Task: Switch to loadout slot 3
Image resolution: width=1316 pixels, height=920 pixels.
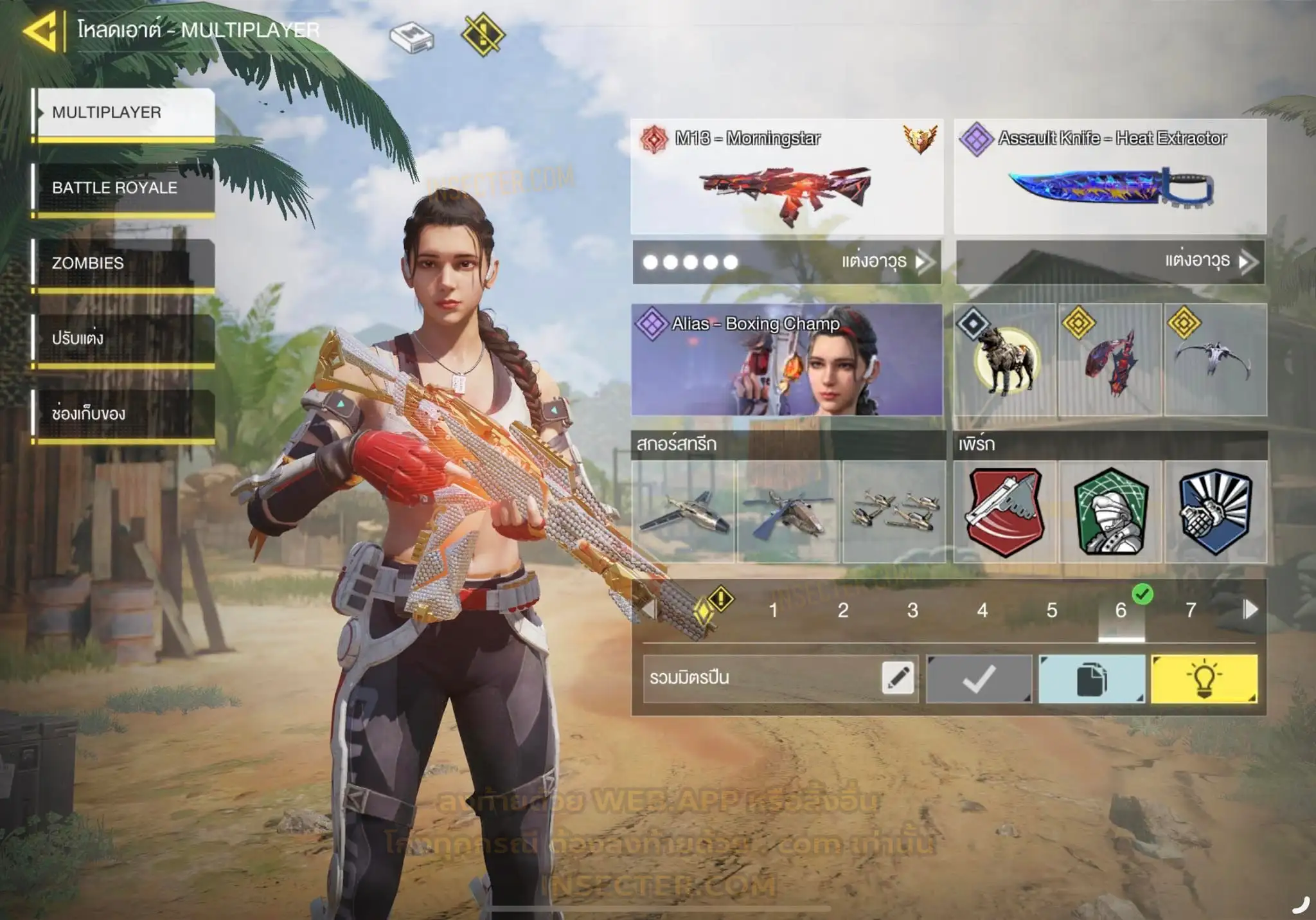Action: tap(912, 610)
